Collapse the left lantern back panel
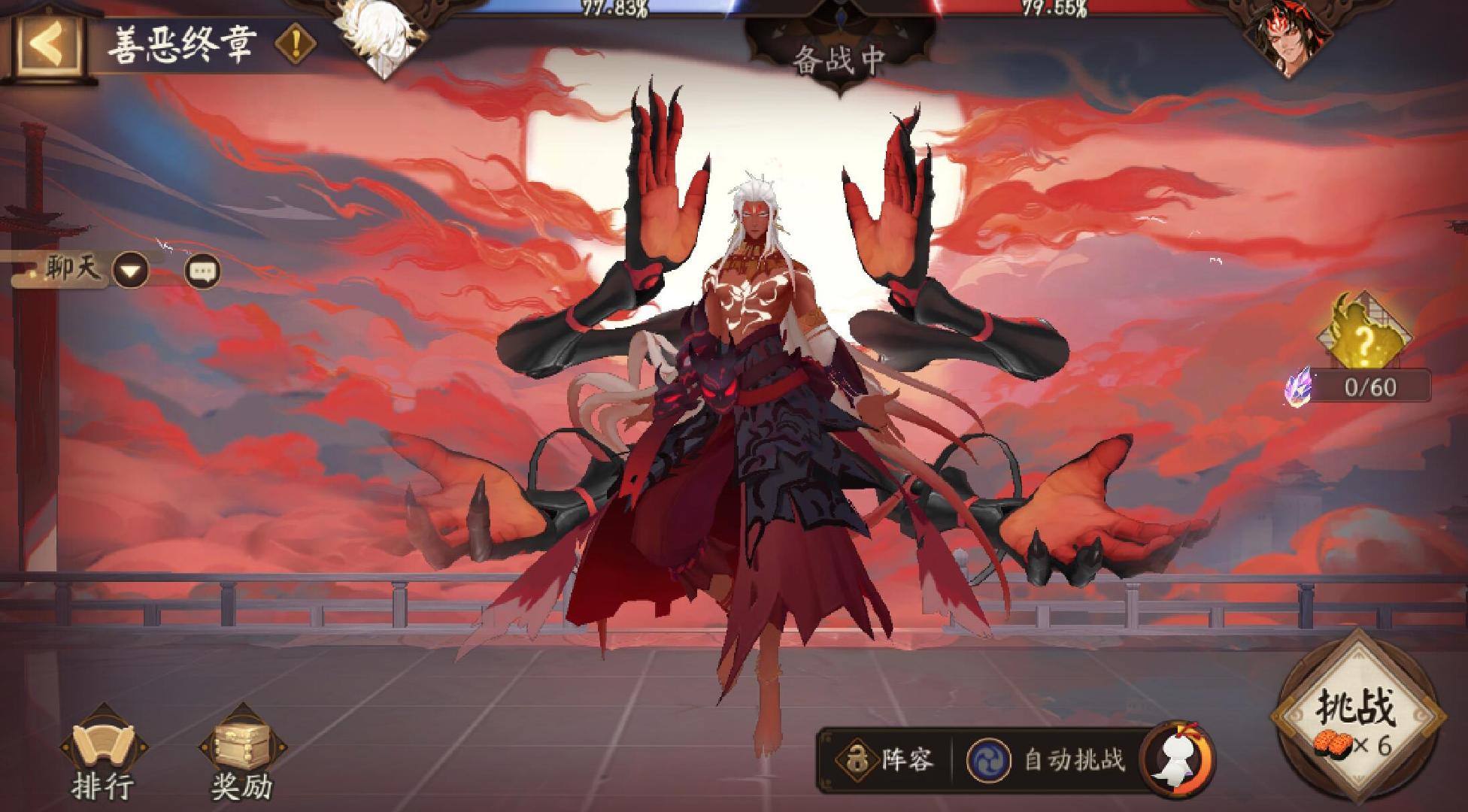1468x812 pixels. coord(45,41)
